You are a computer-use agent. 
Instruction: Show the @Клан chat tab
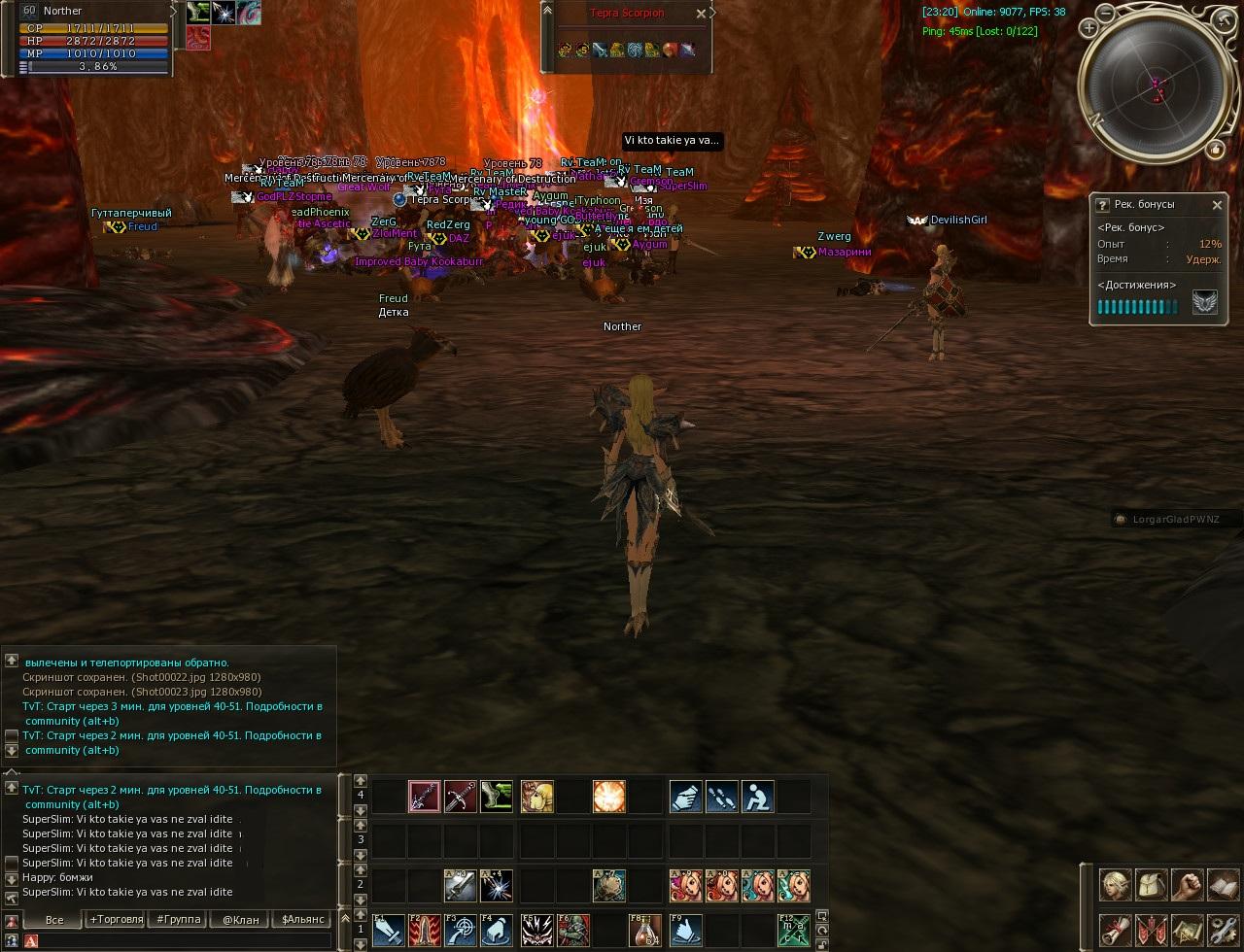(x=240, y=919)
